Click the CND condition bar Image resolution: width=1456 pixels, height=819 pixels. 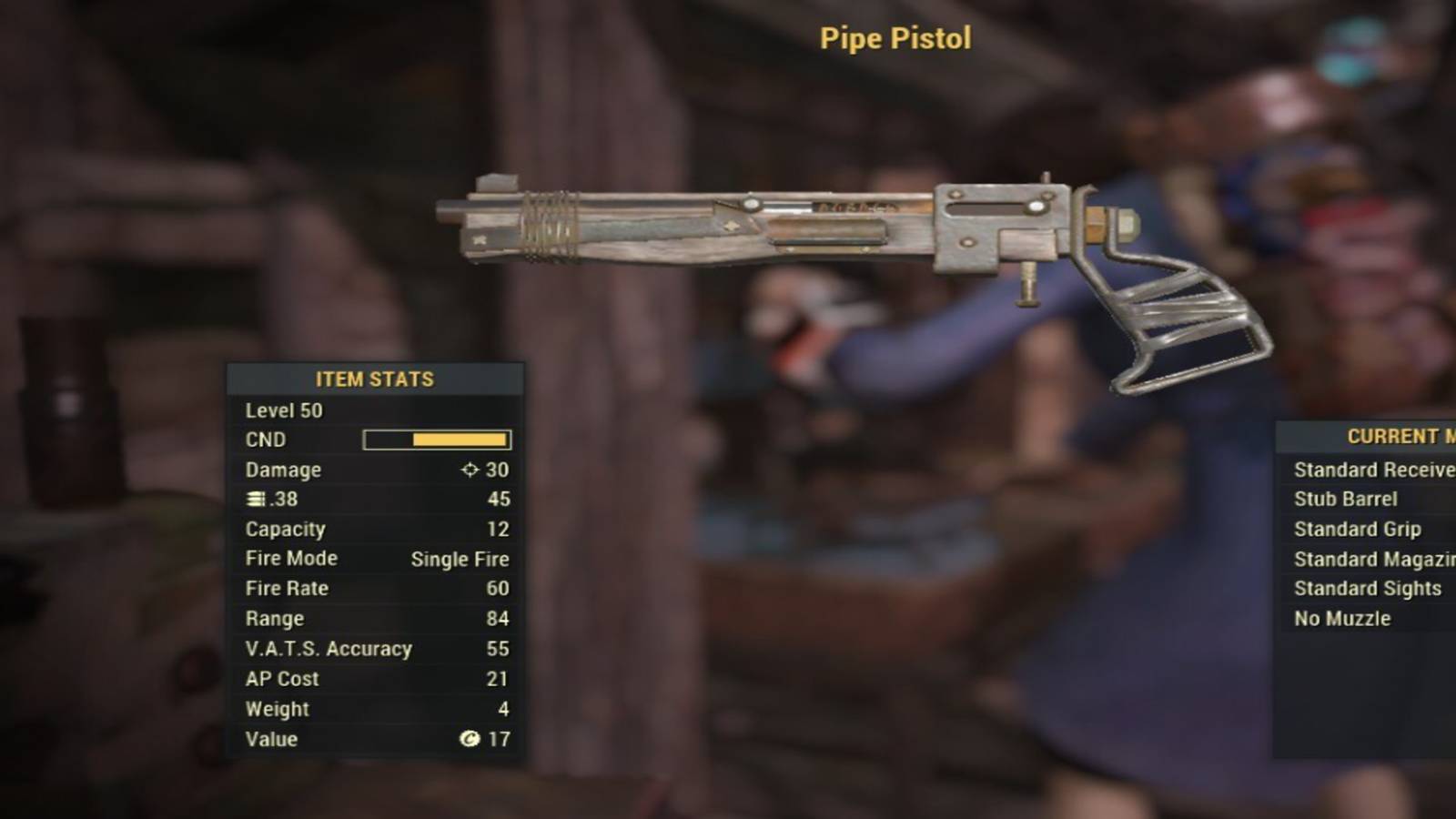pos(435,440)
